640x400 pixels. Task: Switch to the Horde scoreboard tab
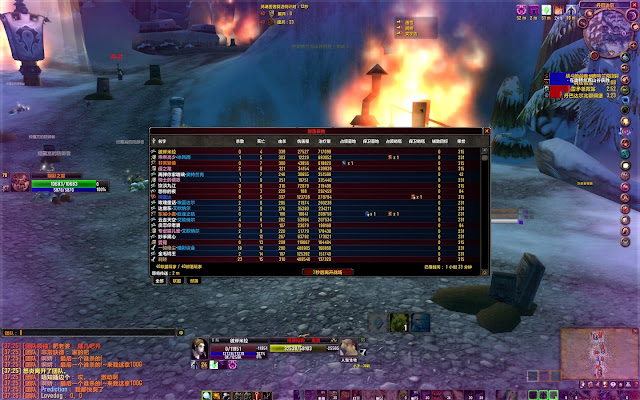tap(194, 281)
